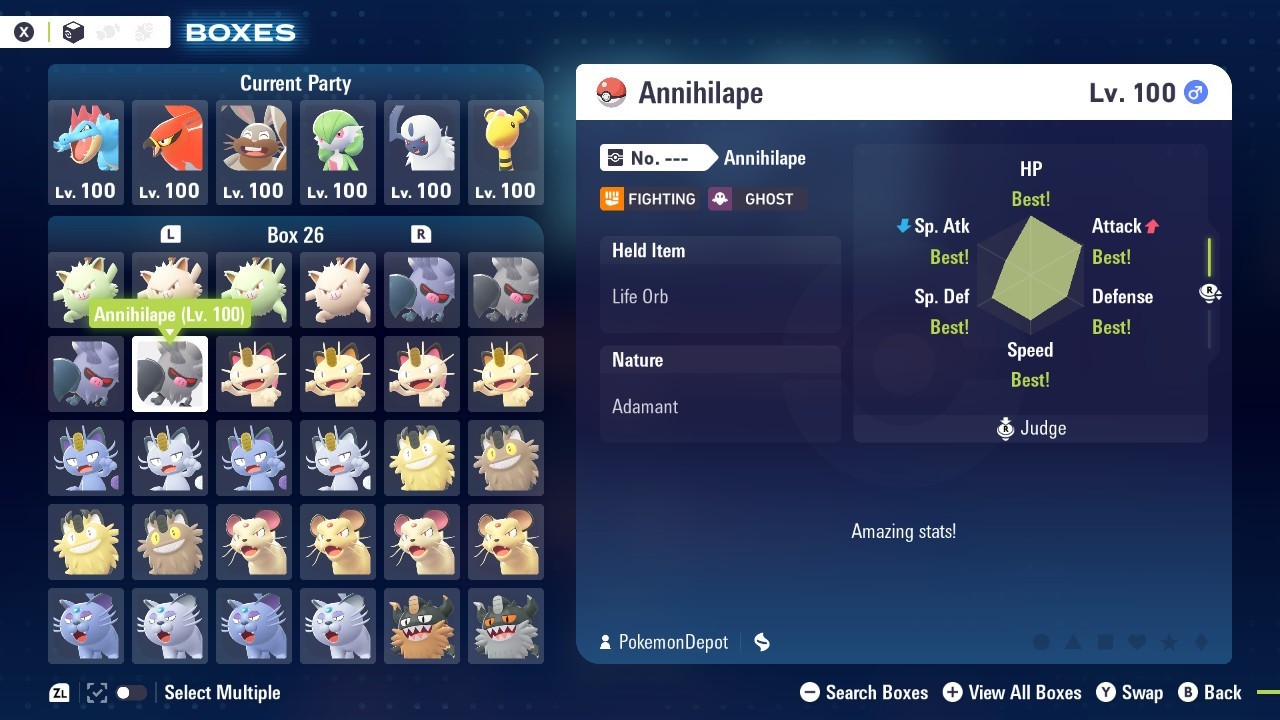Toggle the Select Multiple switch

(x=131, y=692)
